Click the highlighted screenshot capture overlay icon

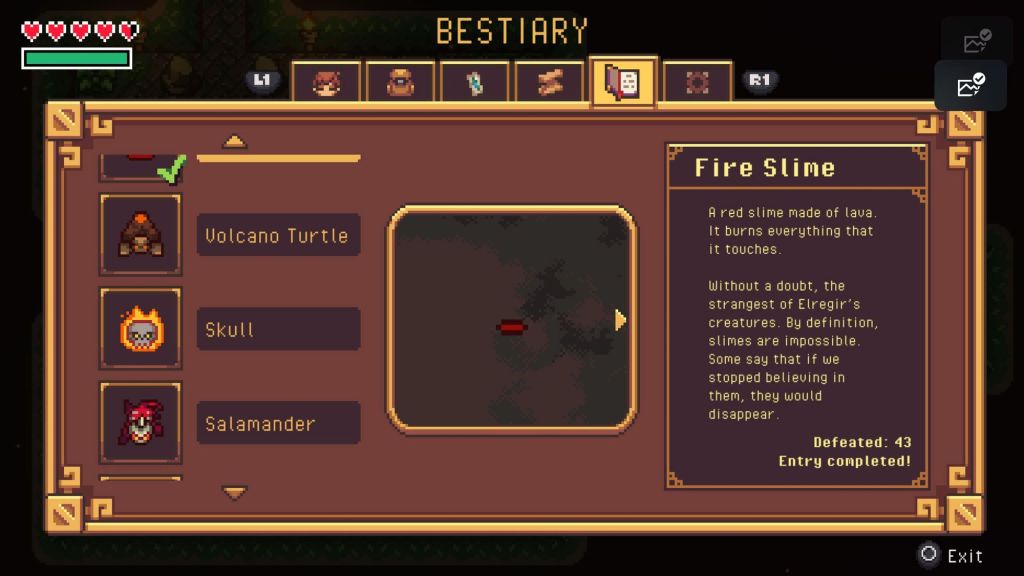(970, 86)
